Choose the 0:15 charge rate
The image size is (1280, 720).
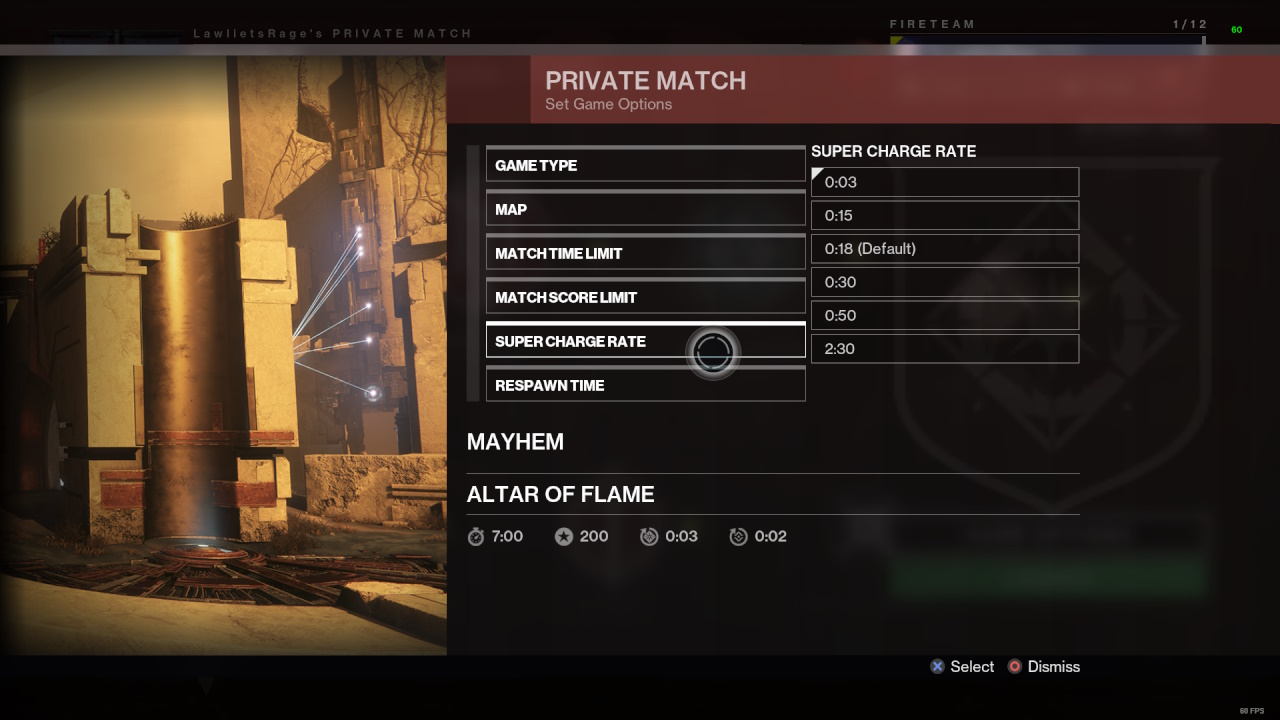(944, 215)
